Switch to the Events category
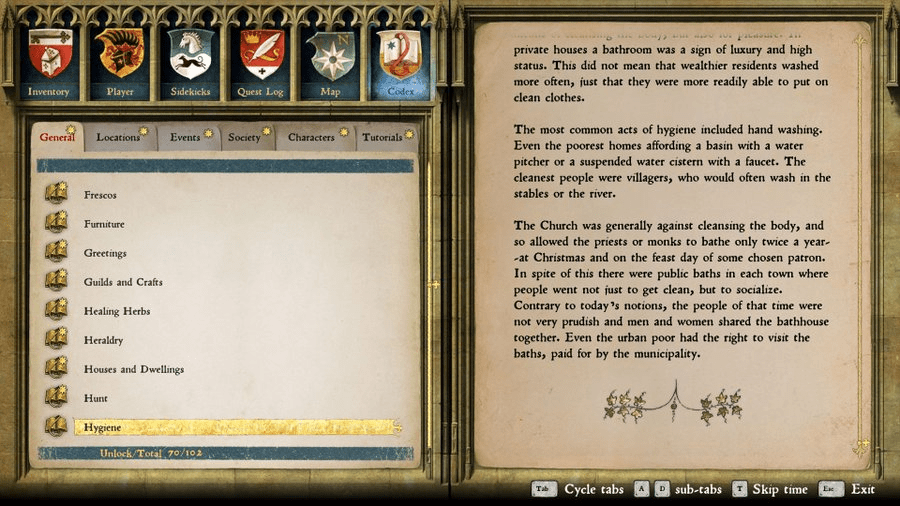This screenshot has width=900, height=506. click(186, 137)
